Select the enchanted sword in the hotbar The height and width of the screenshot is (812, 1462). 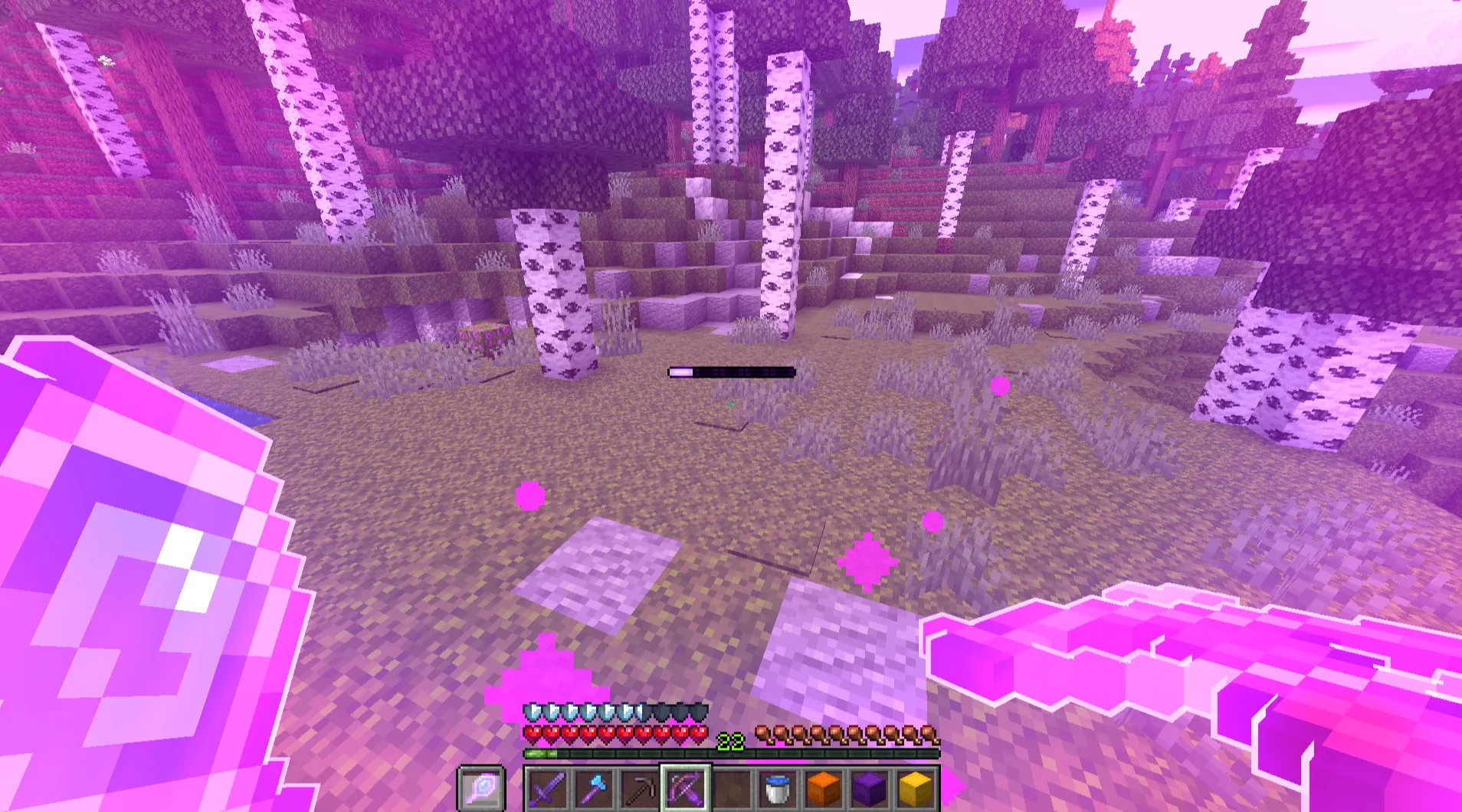(x=549, y=791)
